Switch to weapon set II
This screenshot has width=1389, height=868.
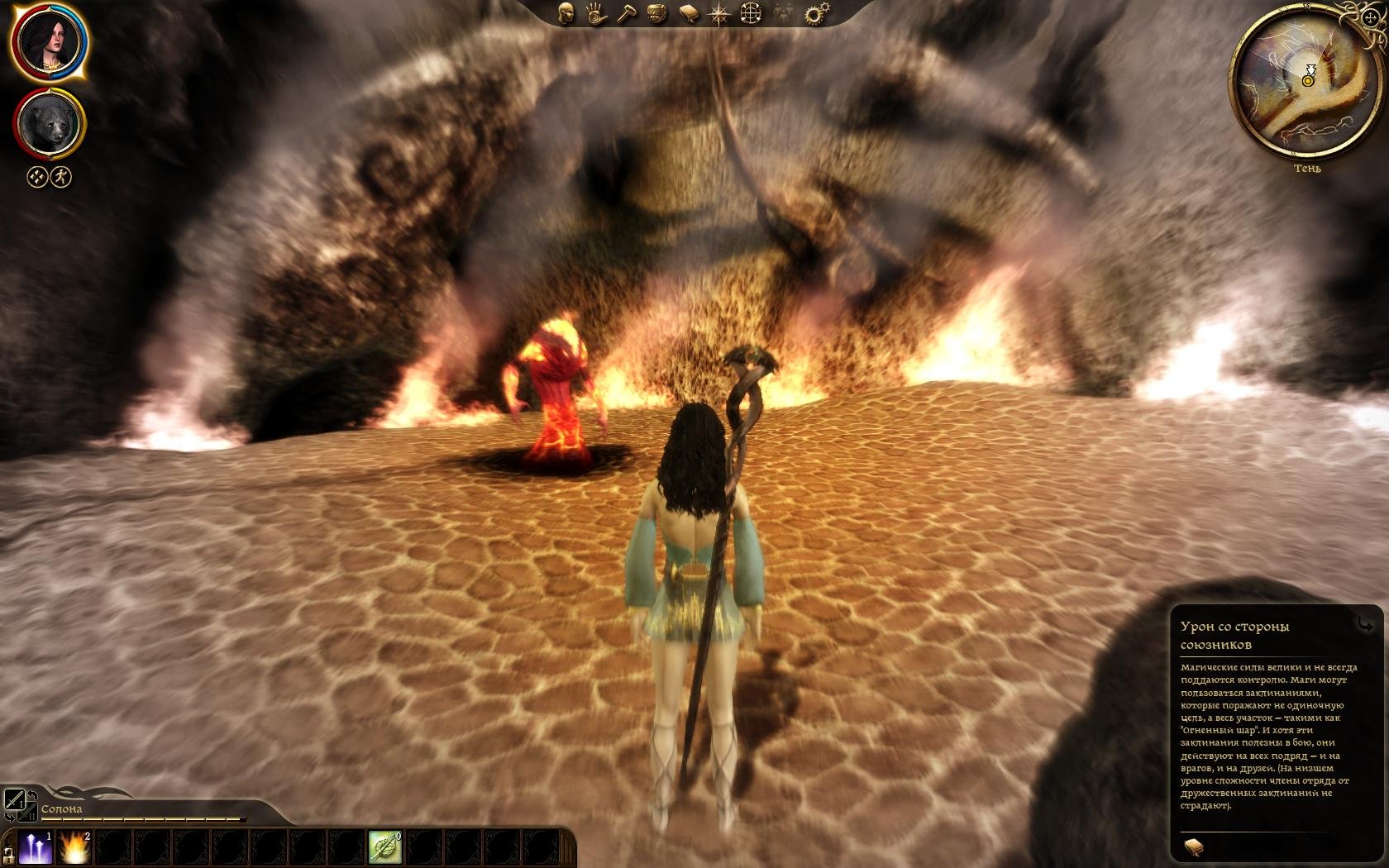pyautogui.click(x=27, y=812)
